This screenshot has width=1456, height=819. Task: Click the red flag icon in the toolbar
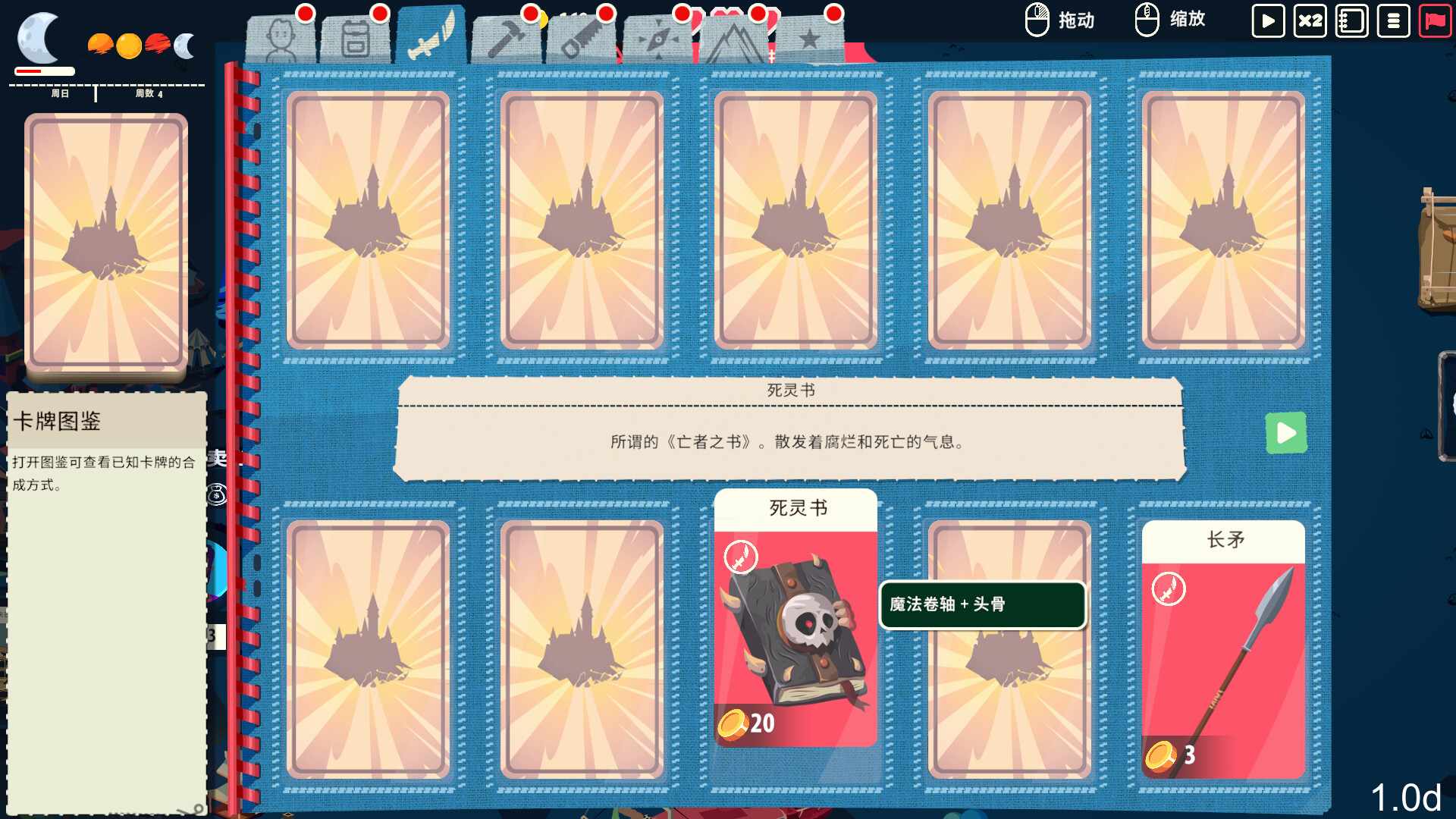1435,20
